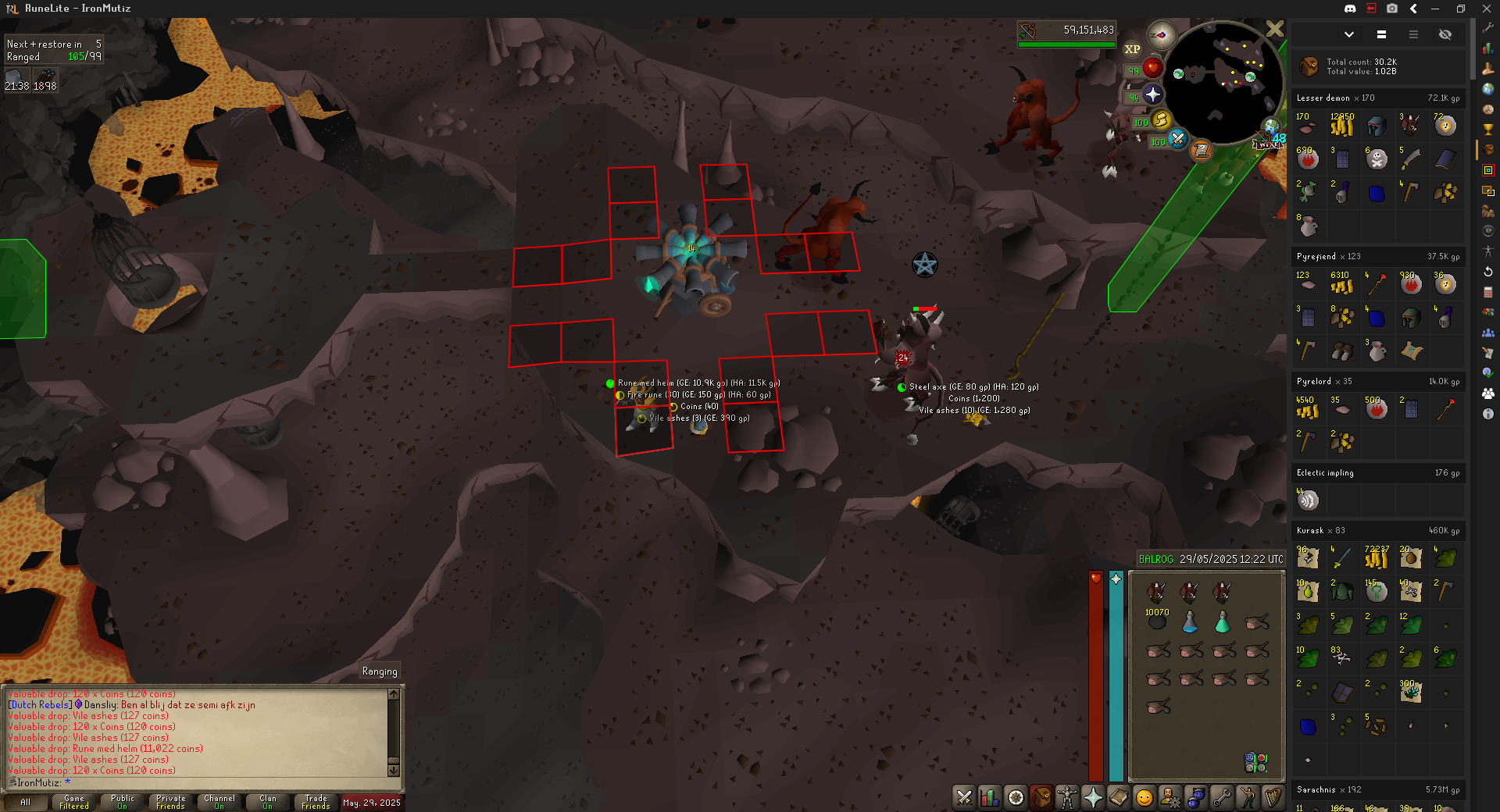Open the Combat Options tab
Image resolution: width=1500 pixels, height=812 pixels.
pos(964,797)
